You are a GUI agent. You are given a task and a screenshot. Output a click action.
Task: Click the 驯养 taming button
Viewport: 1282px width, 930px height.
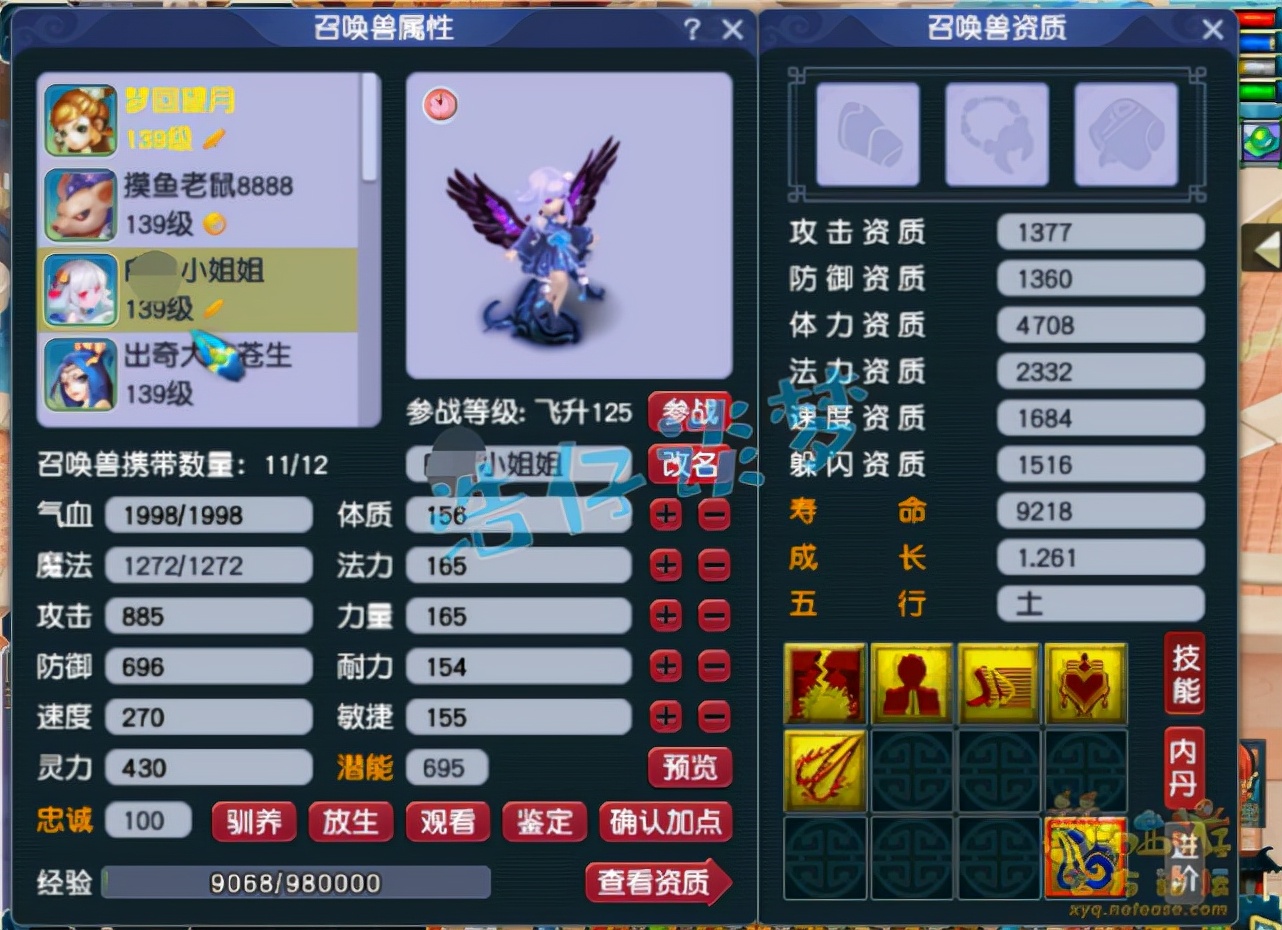pyautogui.click(x=255, y=823)
